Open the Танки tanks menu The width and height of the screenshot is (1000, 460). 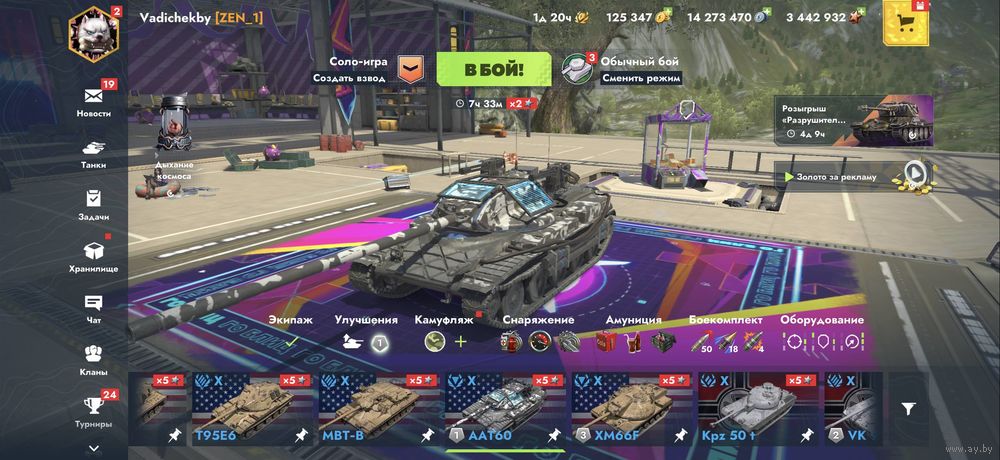[x=94, y=152]
